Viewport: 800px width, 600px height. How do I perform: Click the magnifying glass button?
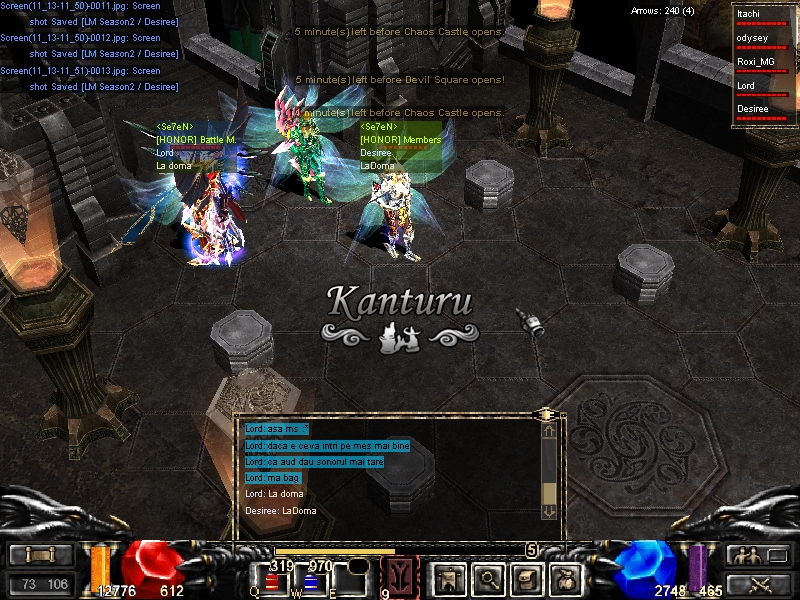[x=487, y=578]
